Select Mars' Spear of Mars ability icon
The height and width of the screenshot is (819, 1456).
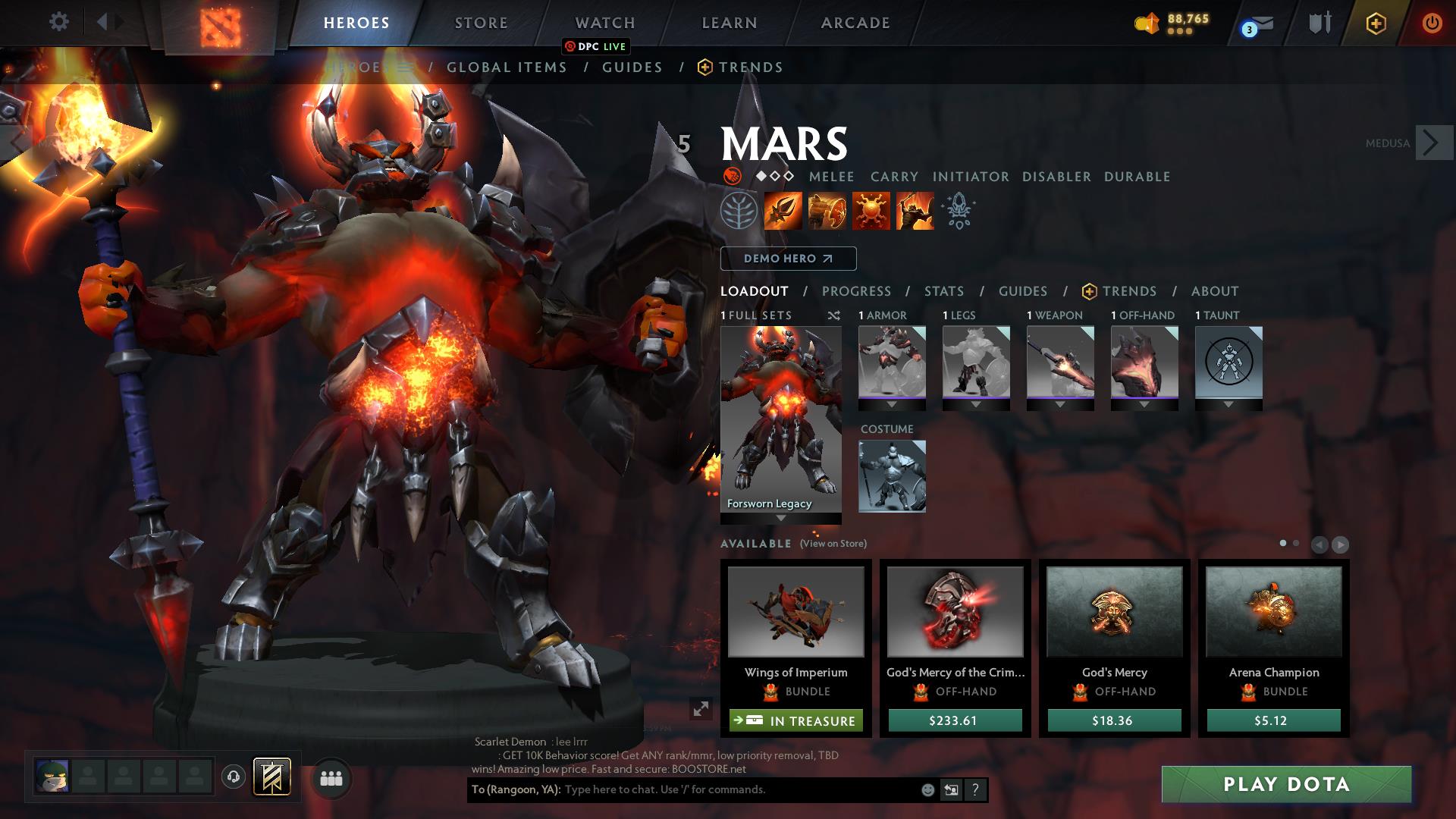pos(782,211)
